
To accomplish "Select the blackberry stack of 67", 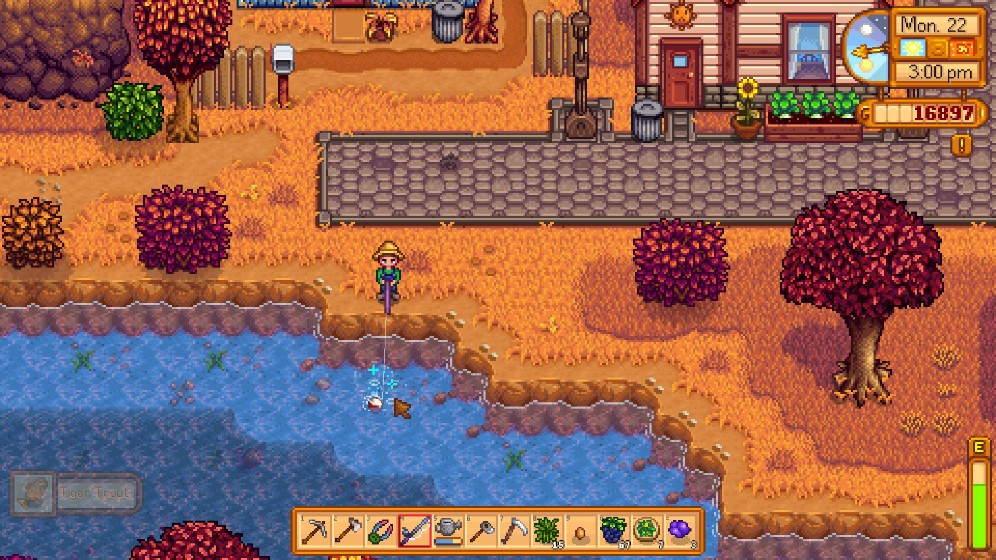I will coord(613,530).
